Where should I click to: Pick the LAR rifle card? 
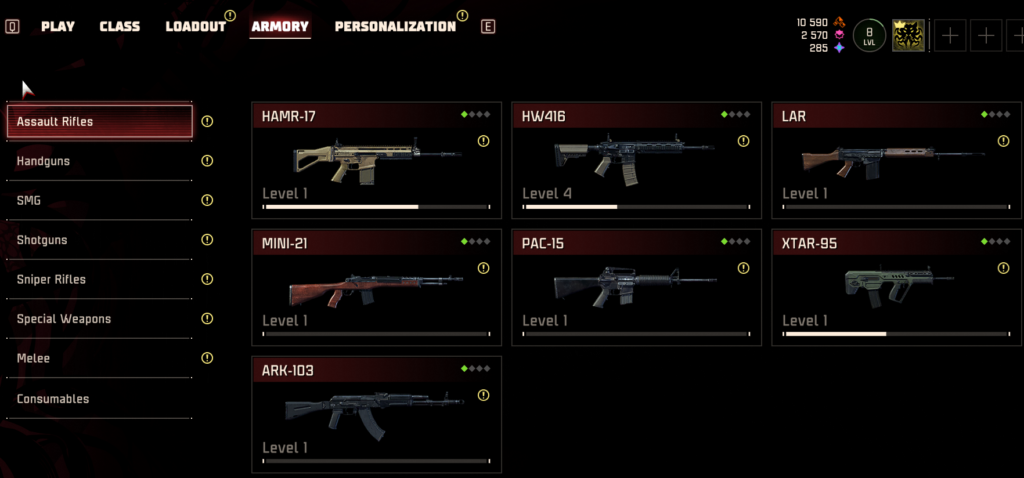[896, 160]
